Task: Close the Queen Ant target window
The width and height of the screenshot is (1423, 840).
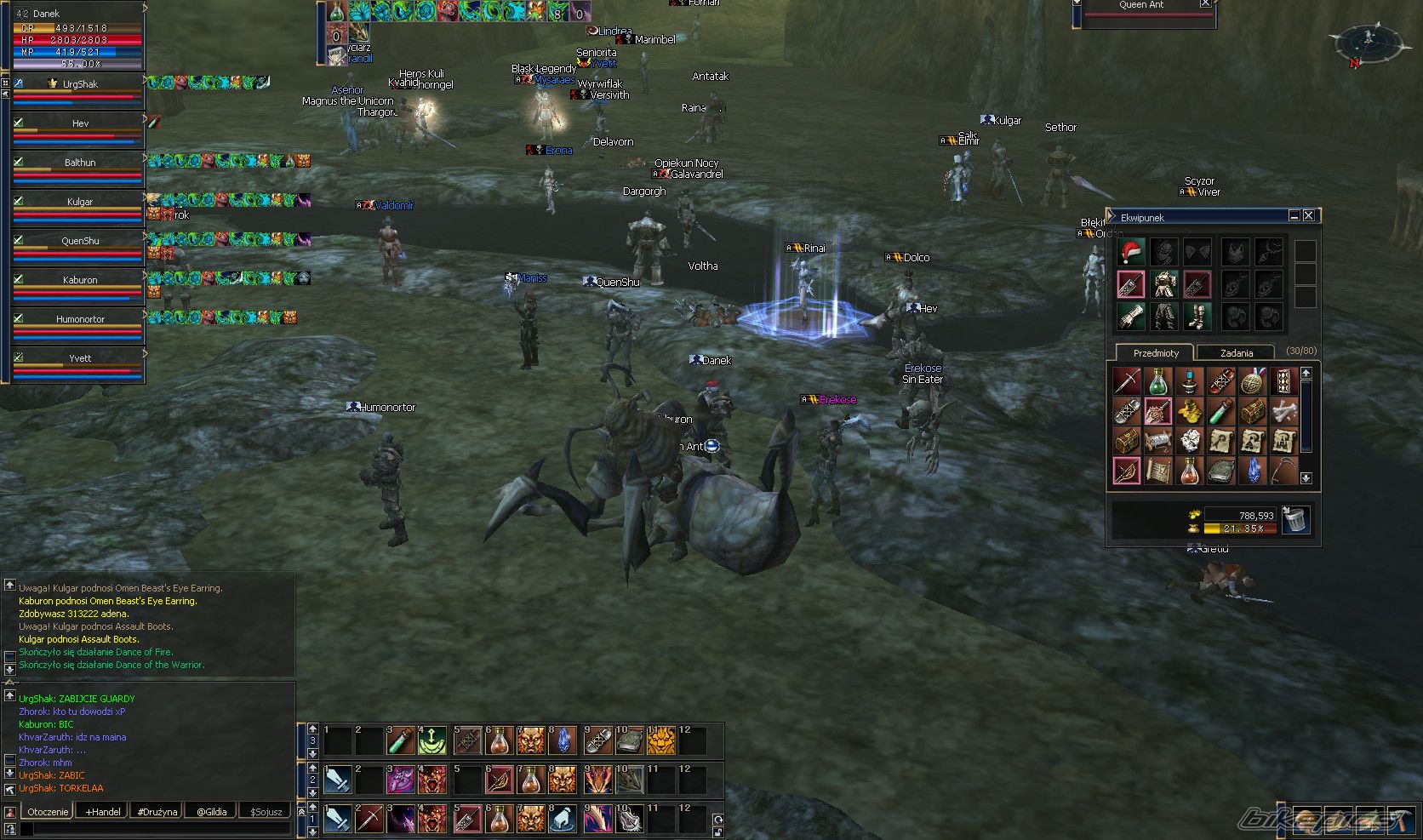Action: point(1205,4)
